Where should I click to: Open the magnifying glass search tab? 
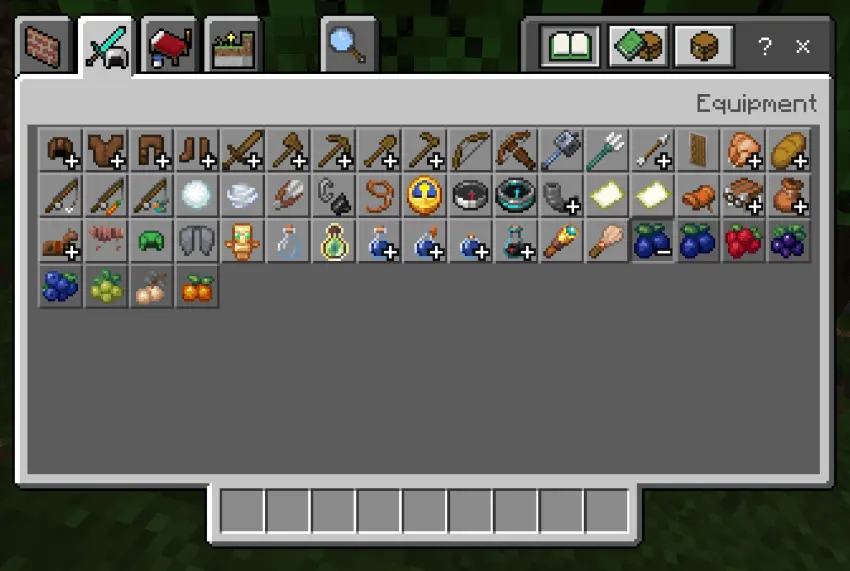click(349, 45)
